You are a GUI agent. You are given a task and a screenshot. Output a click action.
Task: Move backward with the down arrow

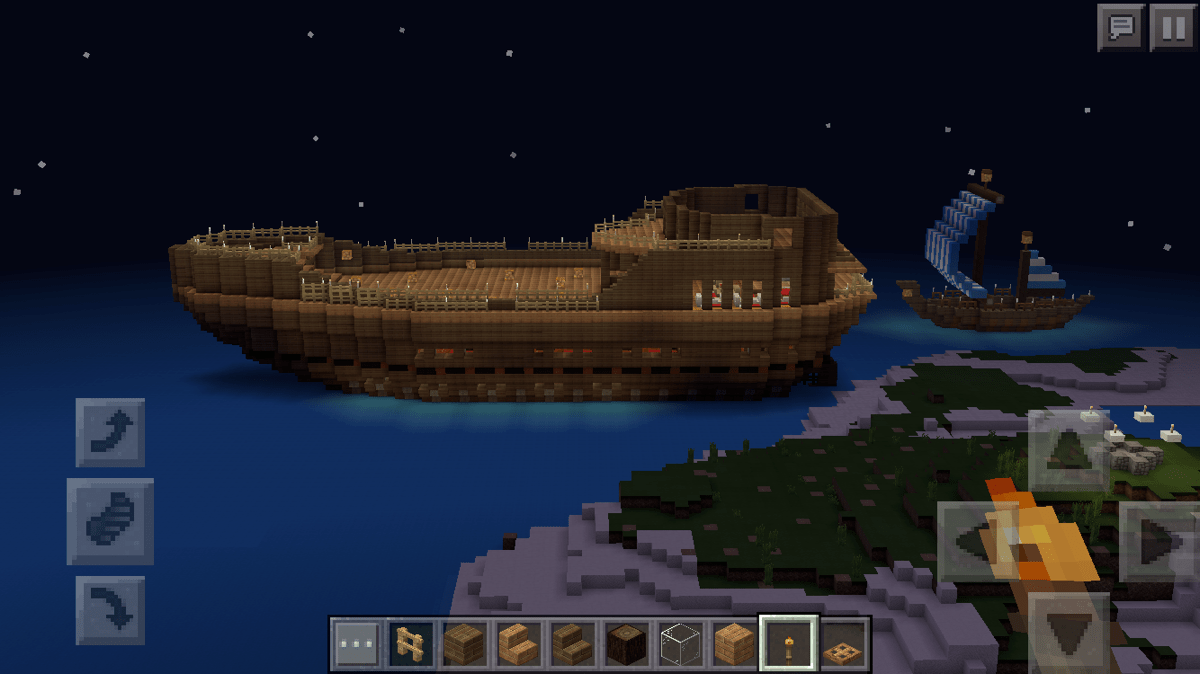pyautogui.click(x=1068, y=632)
